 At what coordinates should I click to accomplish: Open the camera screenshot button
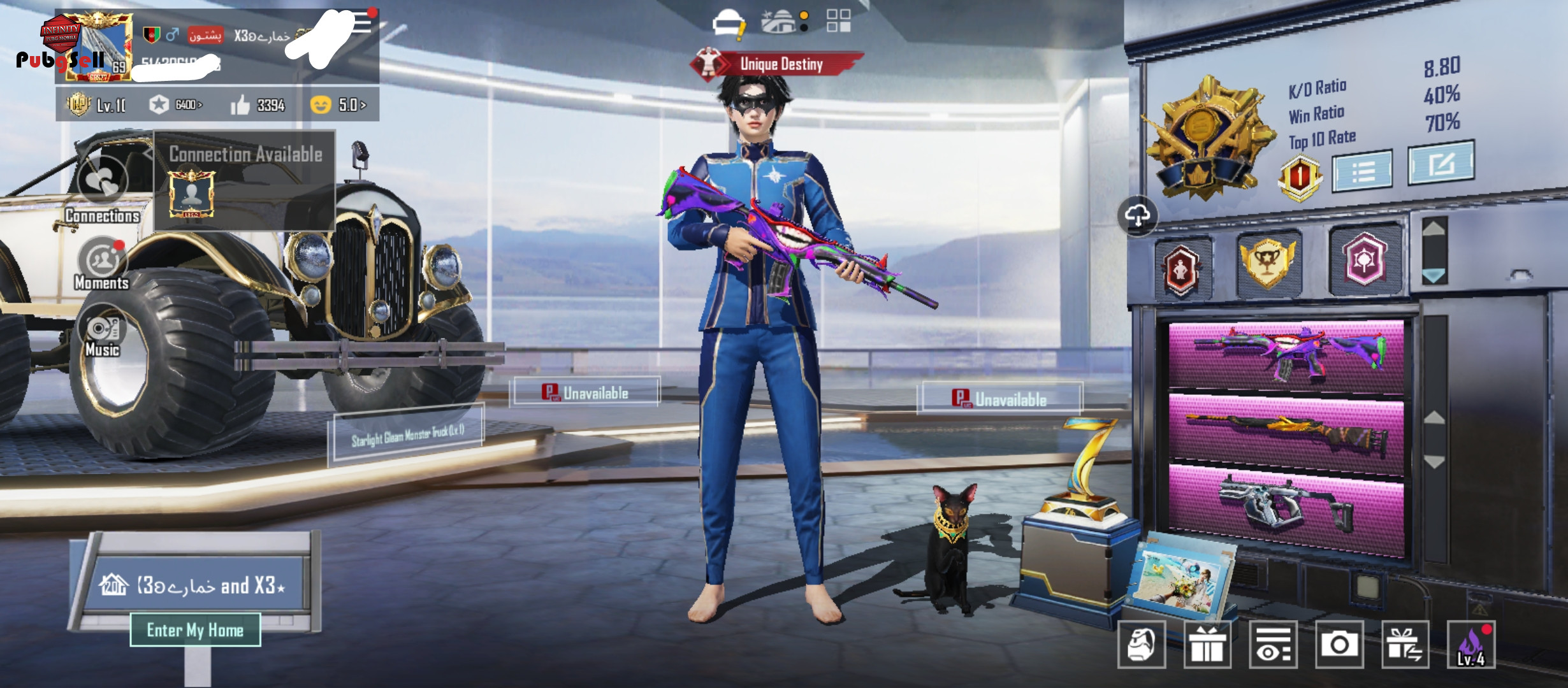[x=1339, y=645]
